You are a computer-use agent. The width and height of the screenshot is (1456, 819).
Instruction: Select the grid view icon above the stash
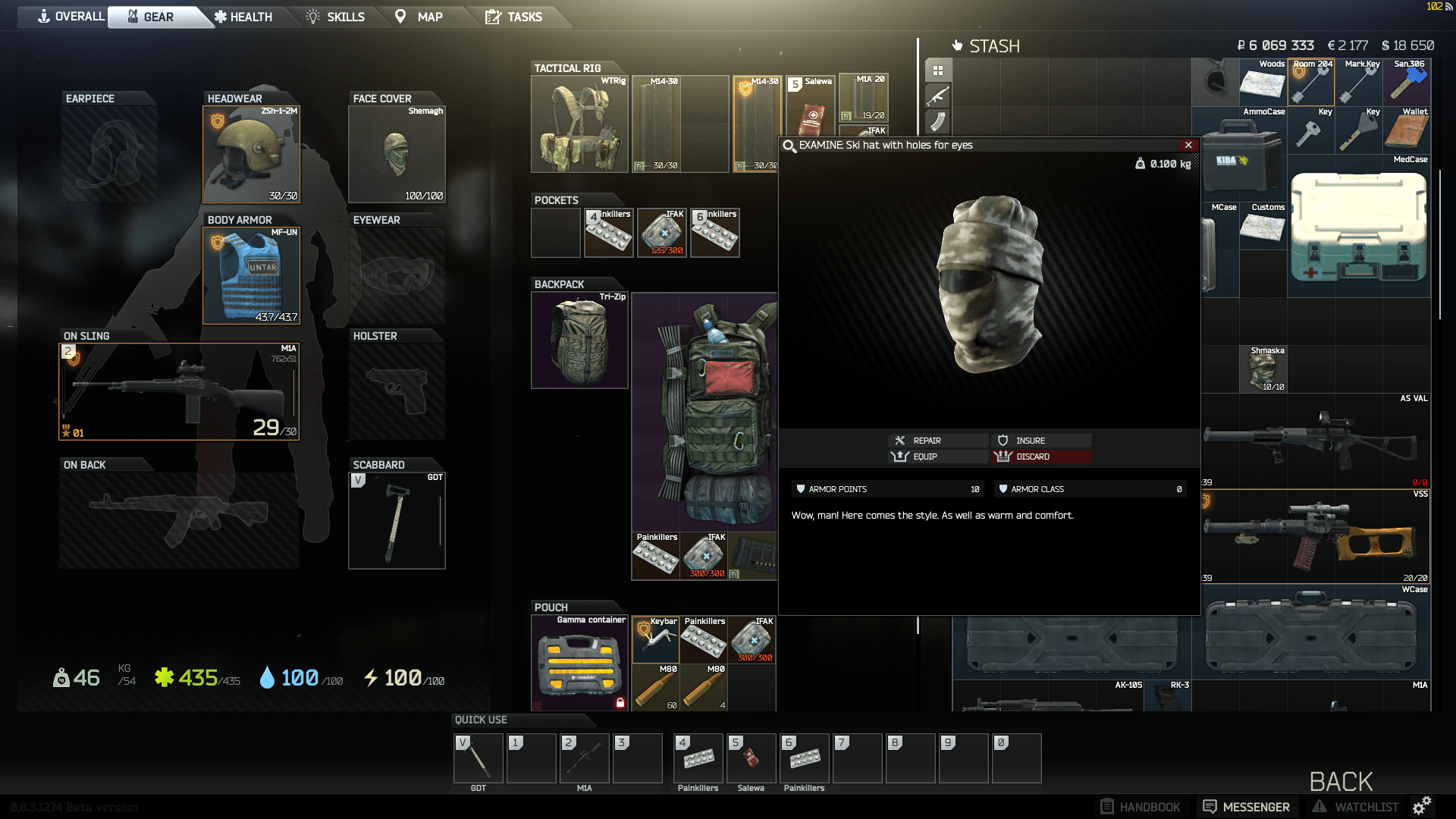(939, 70)
